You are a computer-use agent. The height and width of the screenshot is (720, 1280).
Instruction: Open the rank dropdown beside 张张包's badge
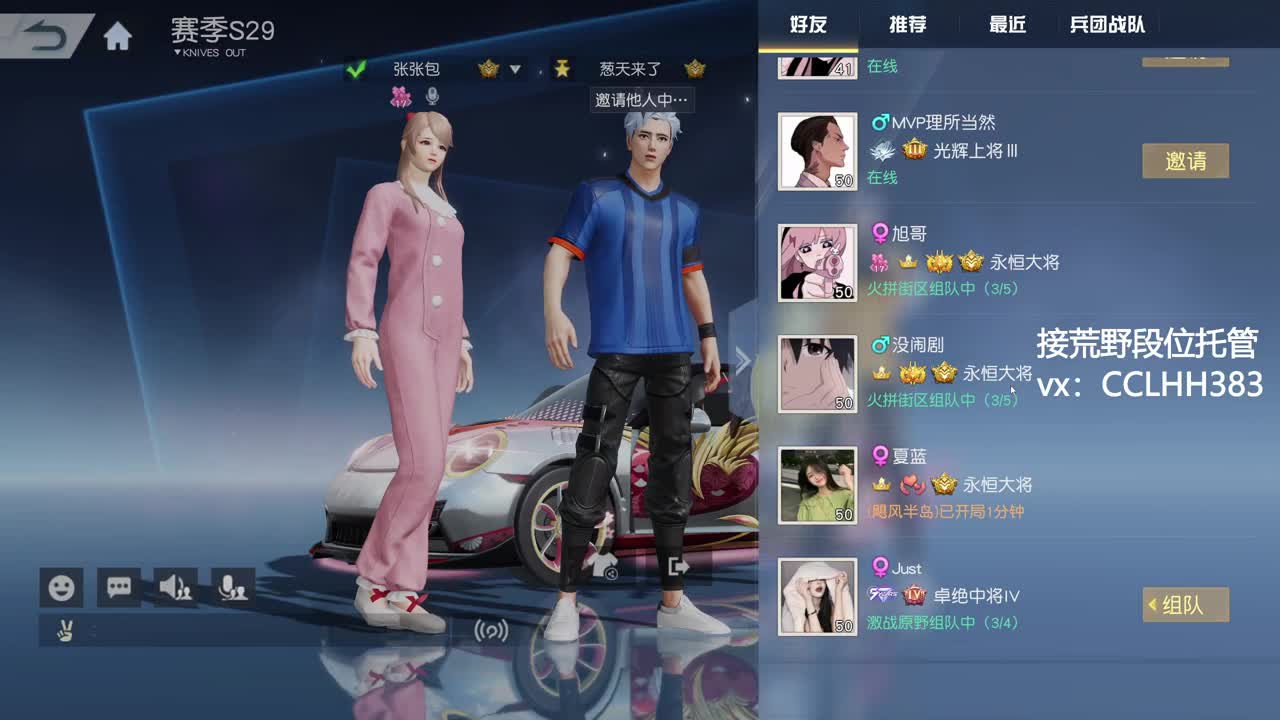point(517,70)
